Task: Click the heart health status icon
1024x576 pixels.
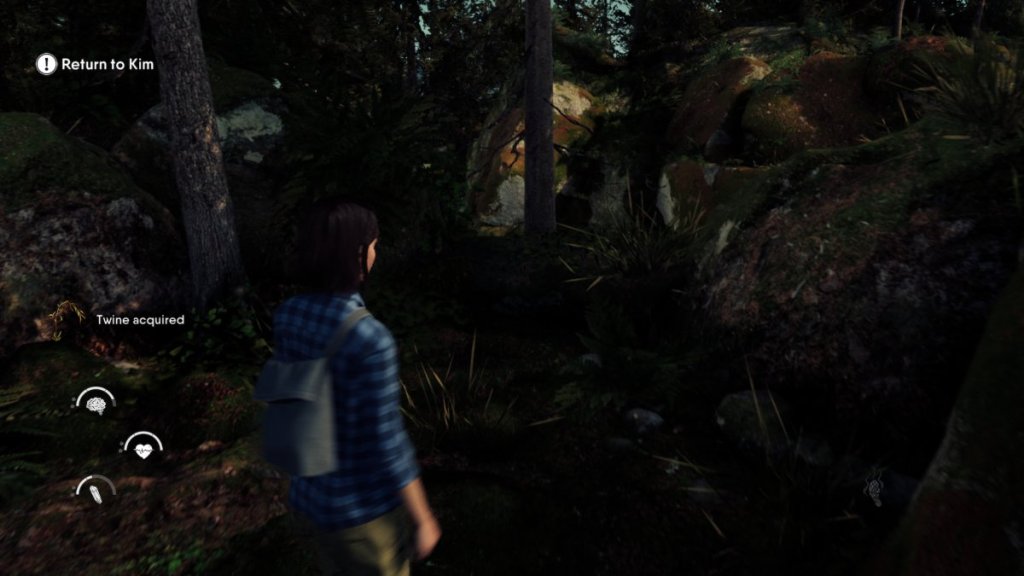Action: pyautogui.click(x=143, y=449)
